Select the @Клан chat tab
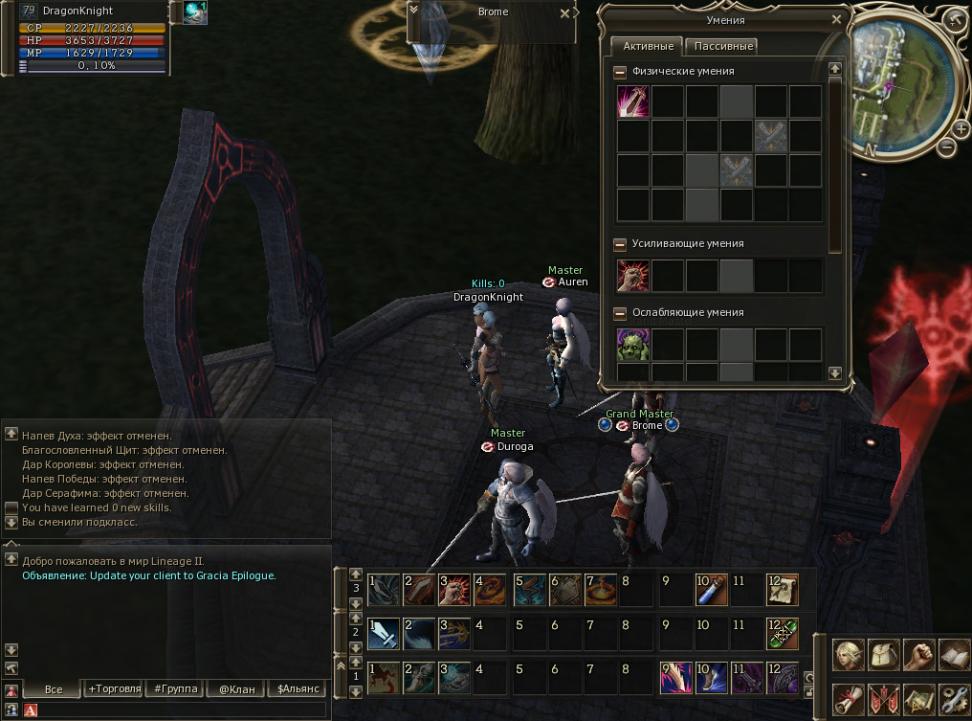Viewport: 972px width, 721px height. 236,688
